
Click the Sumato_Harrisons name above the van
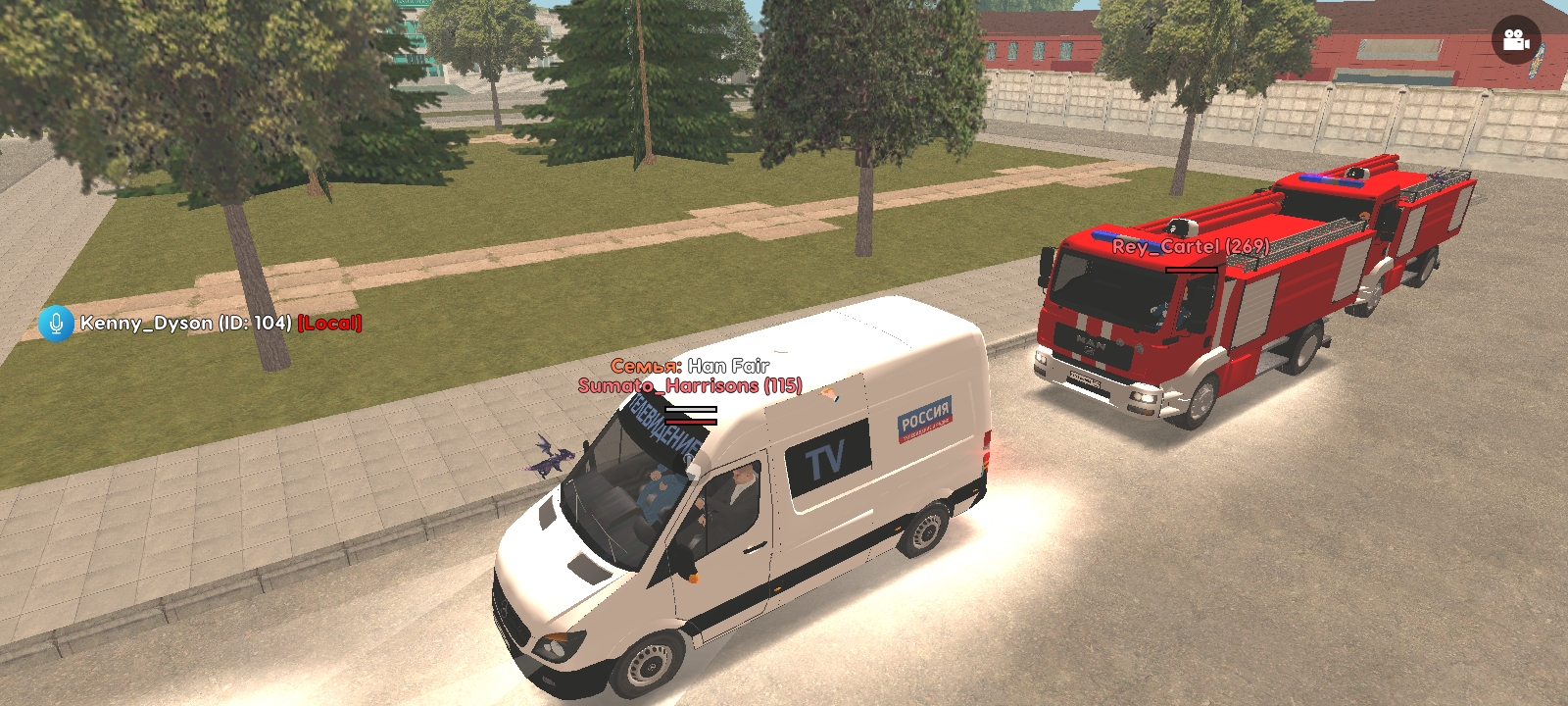pyautogui.click(x=692, y=385)
